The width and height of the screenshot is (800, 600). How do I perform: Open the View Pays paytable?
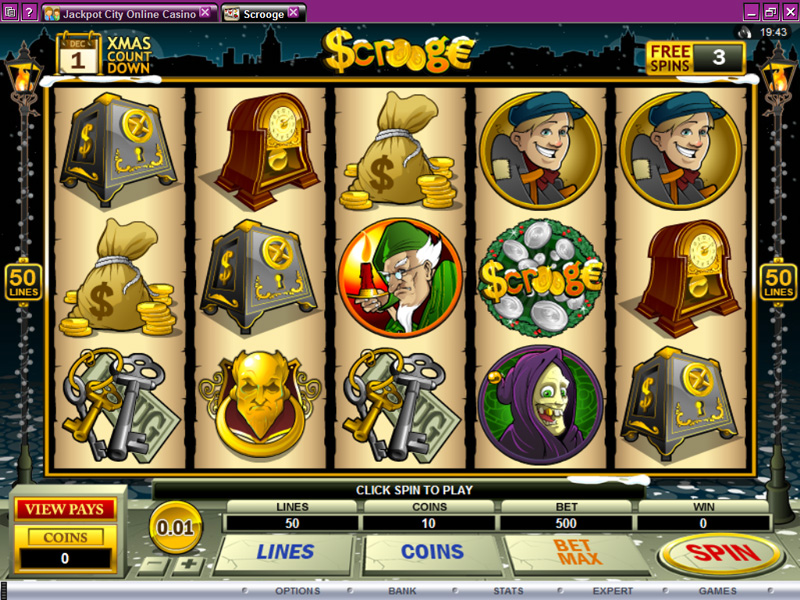pyautogui.click(x=64, y=509)
